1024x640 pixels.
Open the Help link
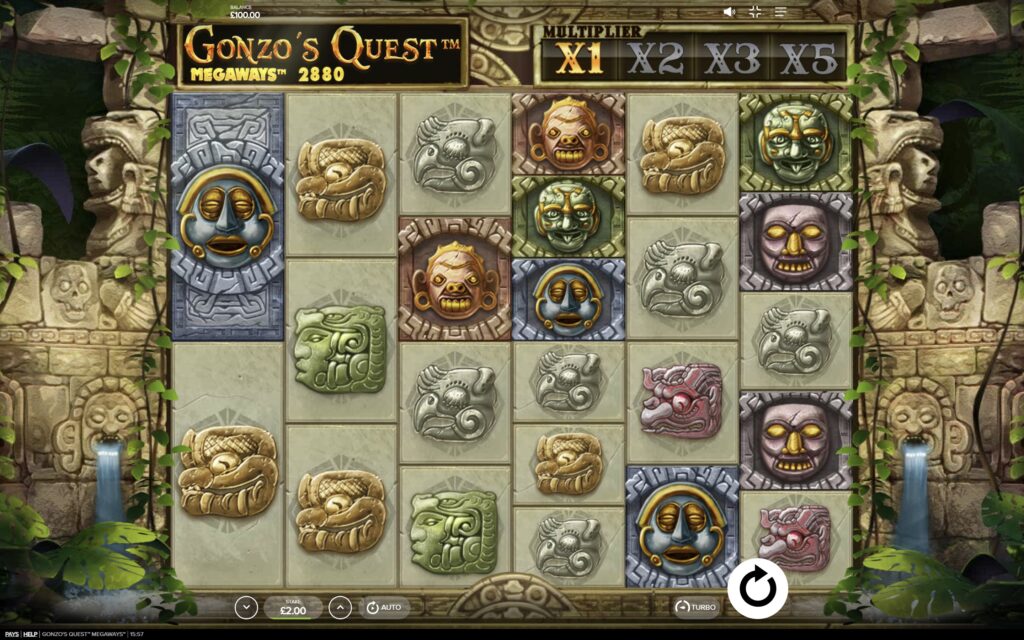[30, 634]
